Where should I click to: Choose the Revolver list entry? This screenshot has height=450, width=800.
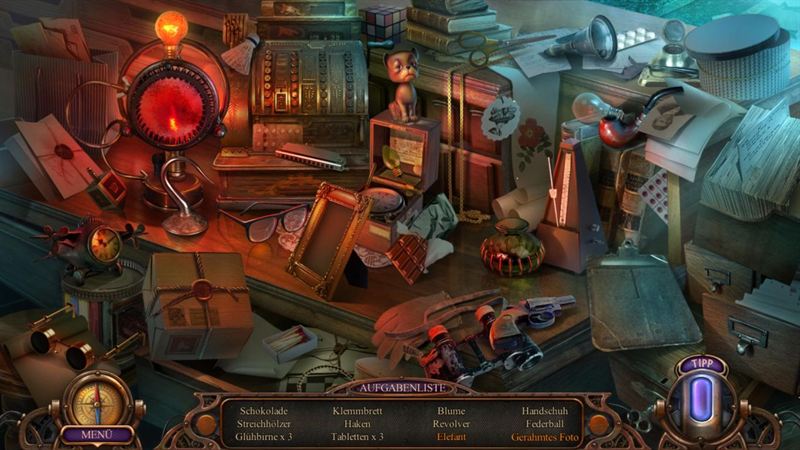tap(452, 424)
